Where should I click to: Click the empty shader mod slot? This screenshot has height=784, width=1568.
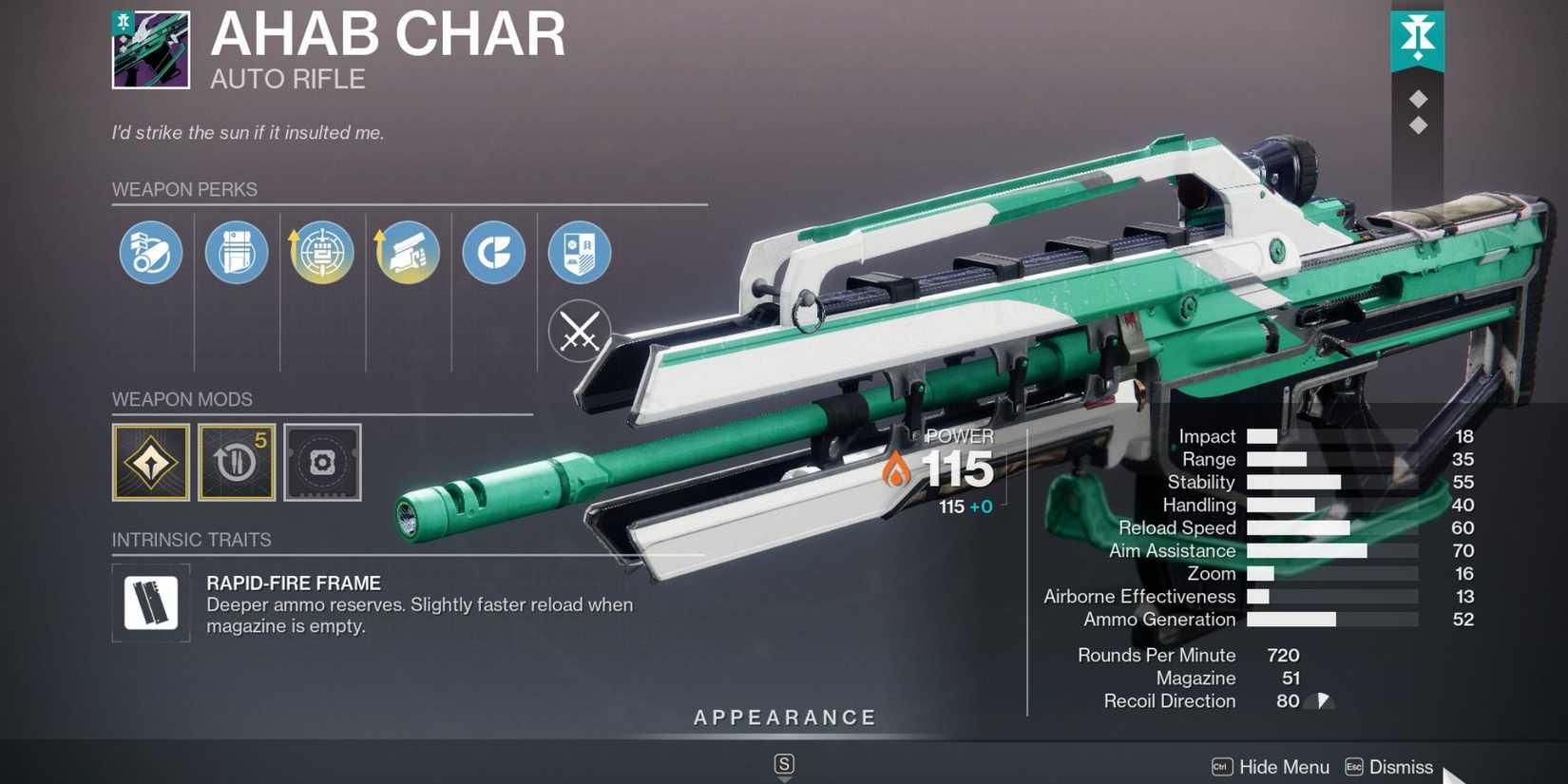point(323,464)
